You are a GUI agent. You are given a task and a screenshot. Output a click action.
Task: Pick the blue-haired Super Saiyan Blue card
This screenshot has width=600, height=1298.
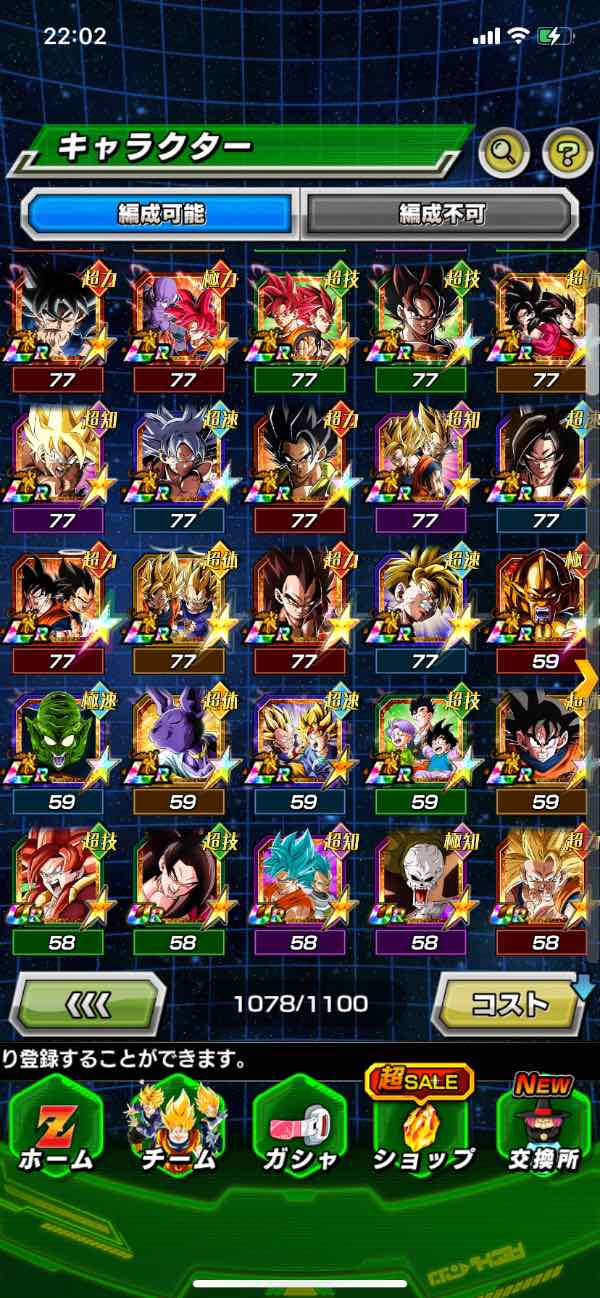(303, 878)
